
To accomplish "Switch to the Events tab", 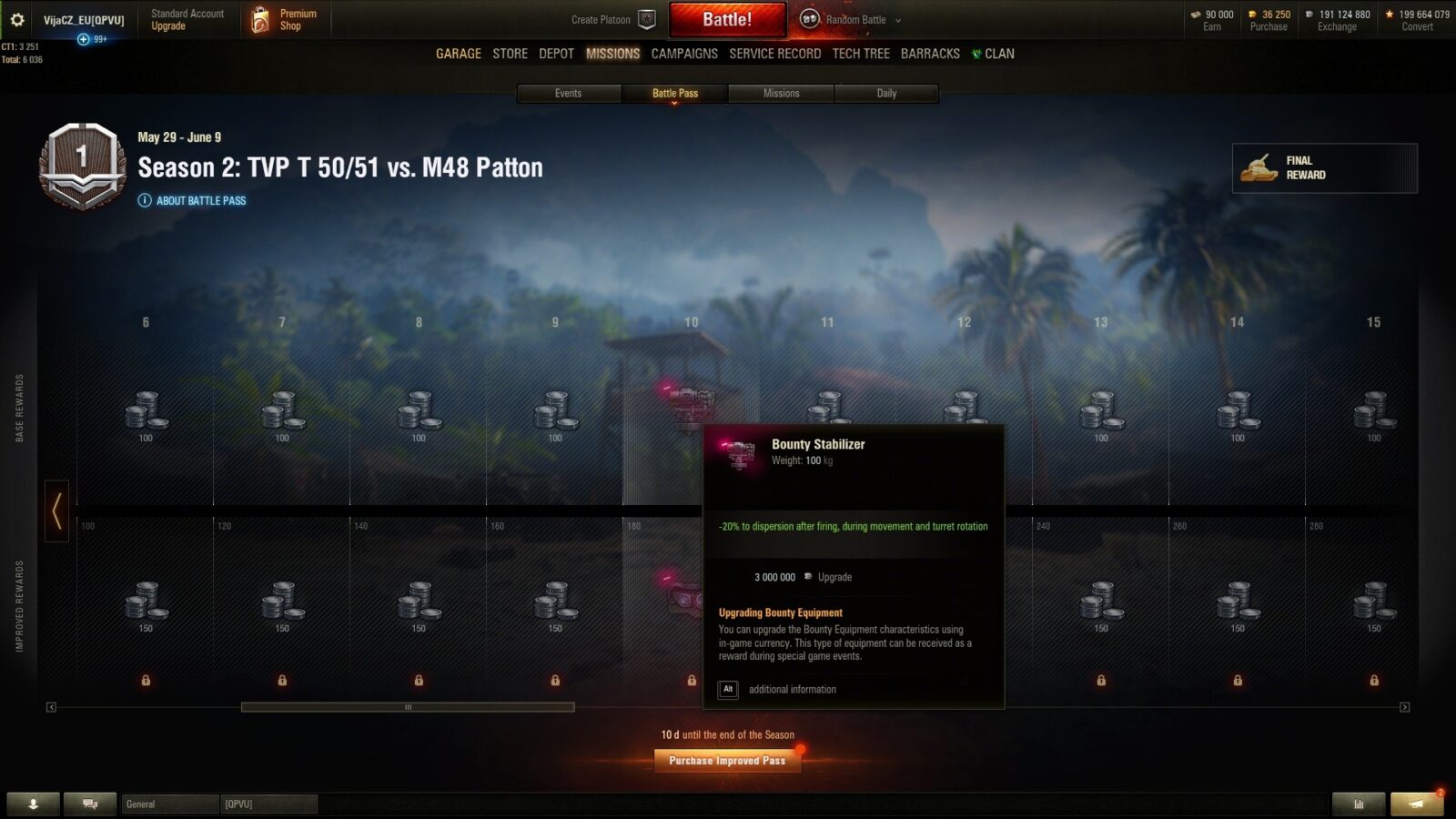I will coord(569,93).
